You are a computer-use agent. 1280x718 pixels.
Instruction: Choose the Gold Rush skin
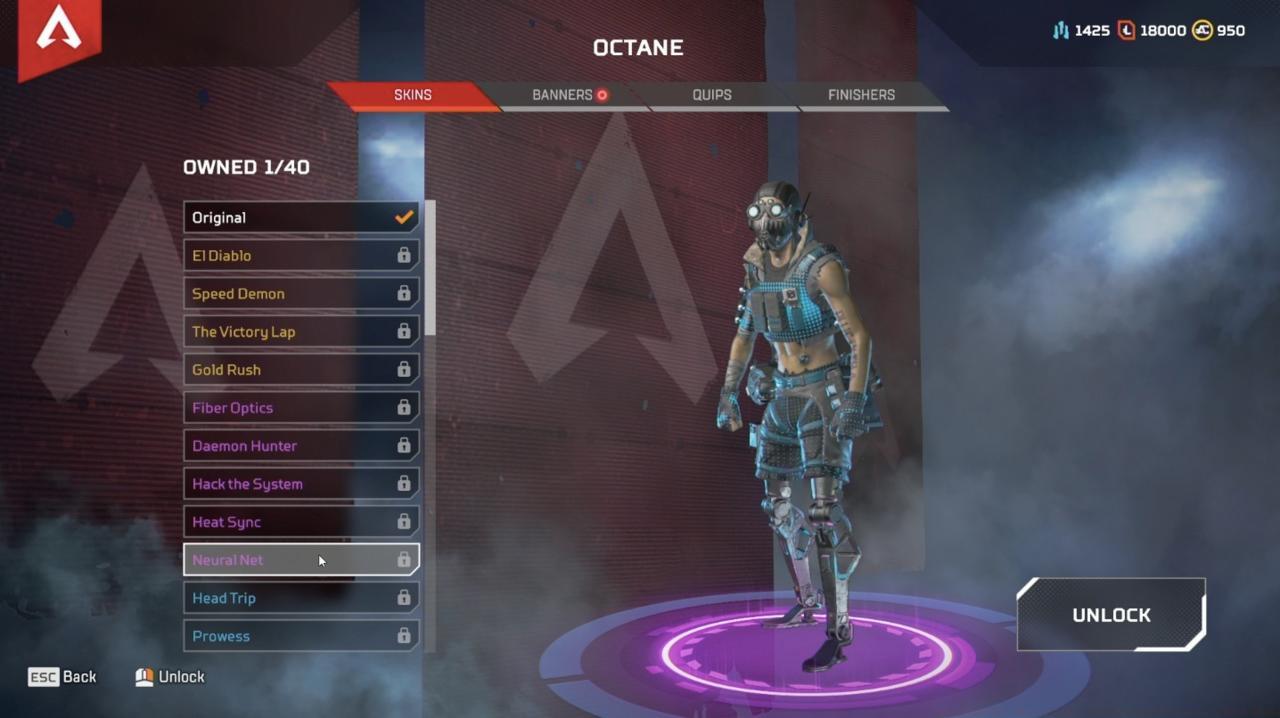[x=300, y=370]
